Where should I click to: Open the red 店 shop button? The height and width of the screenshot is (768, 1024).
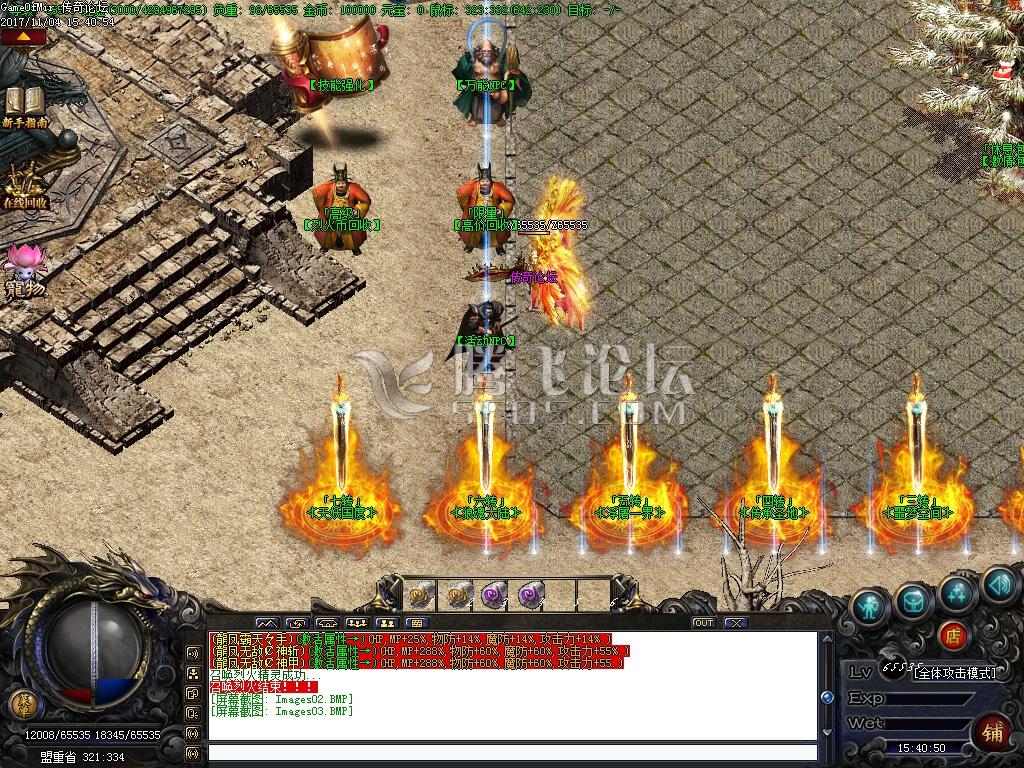[x=952, y=634]
